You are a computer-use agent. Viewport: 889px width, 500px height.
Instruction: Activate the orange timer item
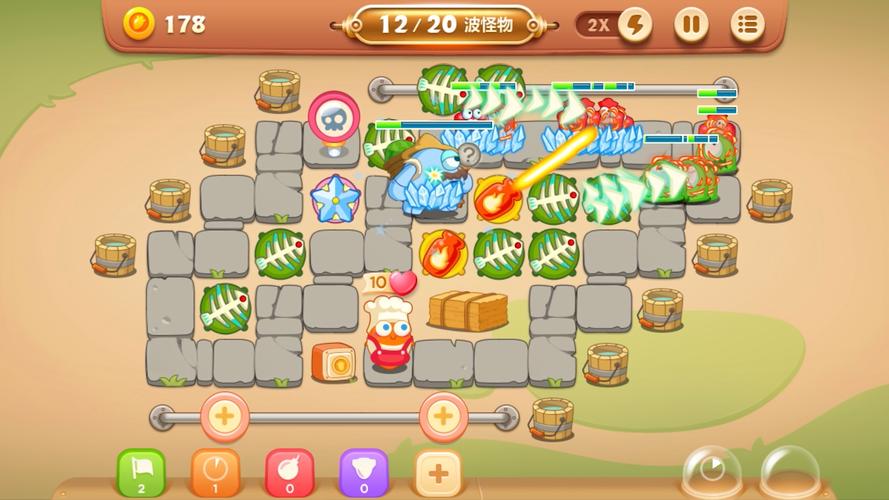tap(215, 472)
